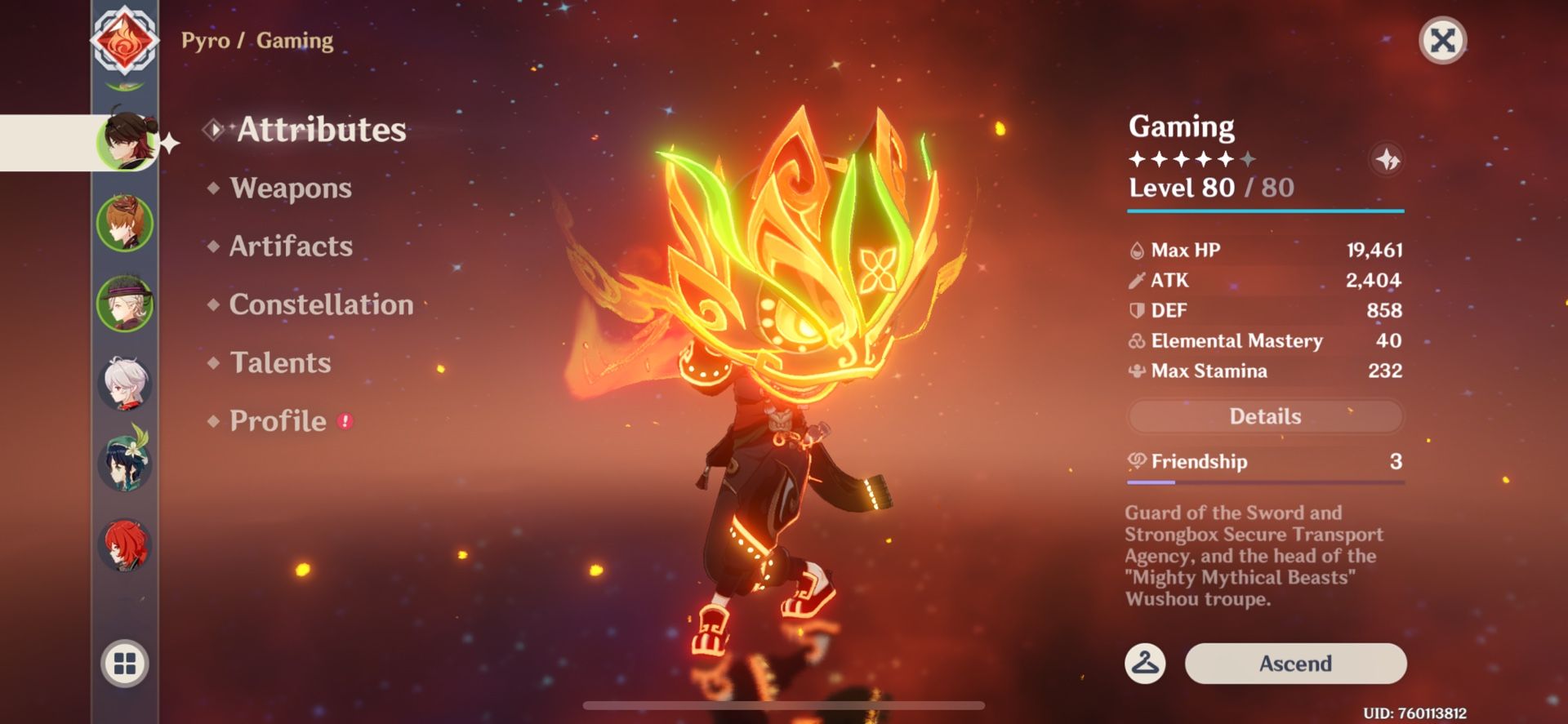Switch to the Artifacts section
Viewport: 1568px width, 724px height.
[291, 247]
